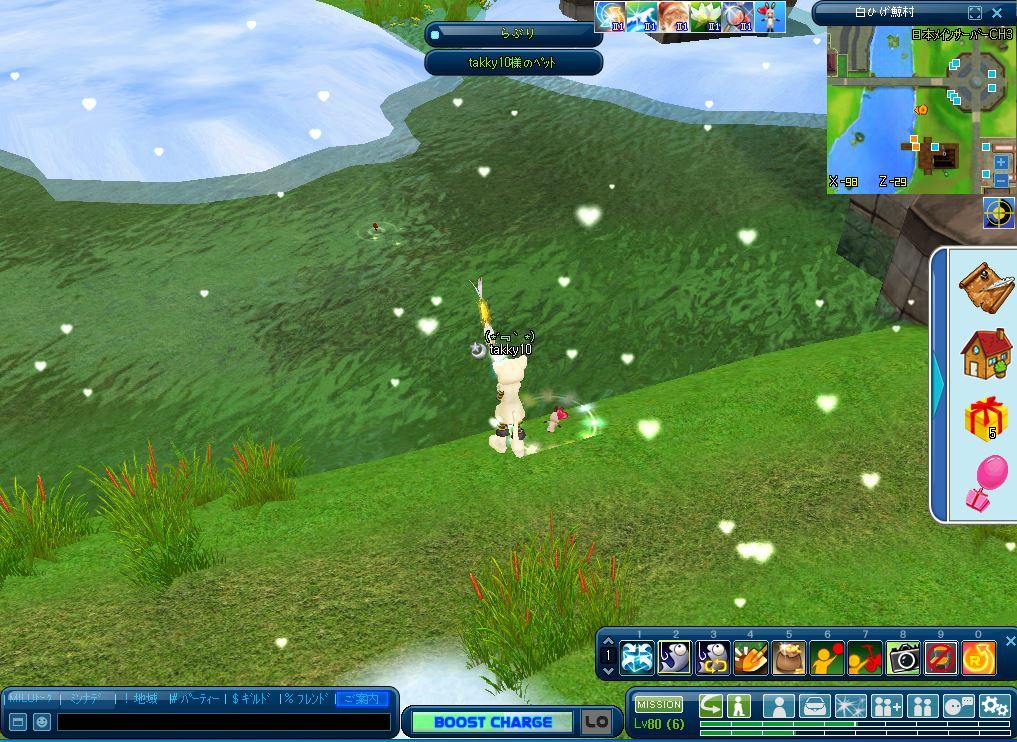
Task: Activate the shovel dig skill
Action: click(x=751, y=657)
